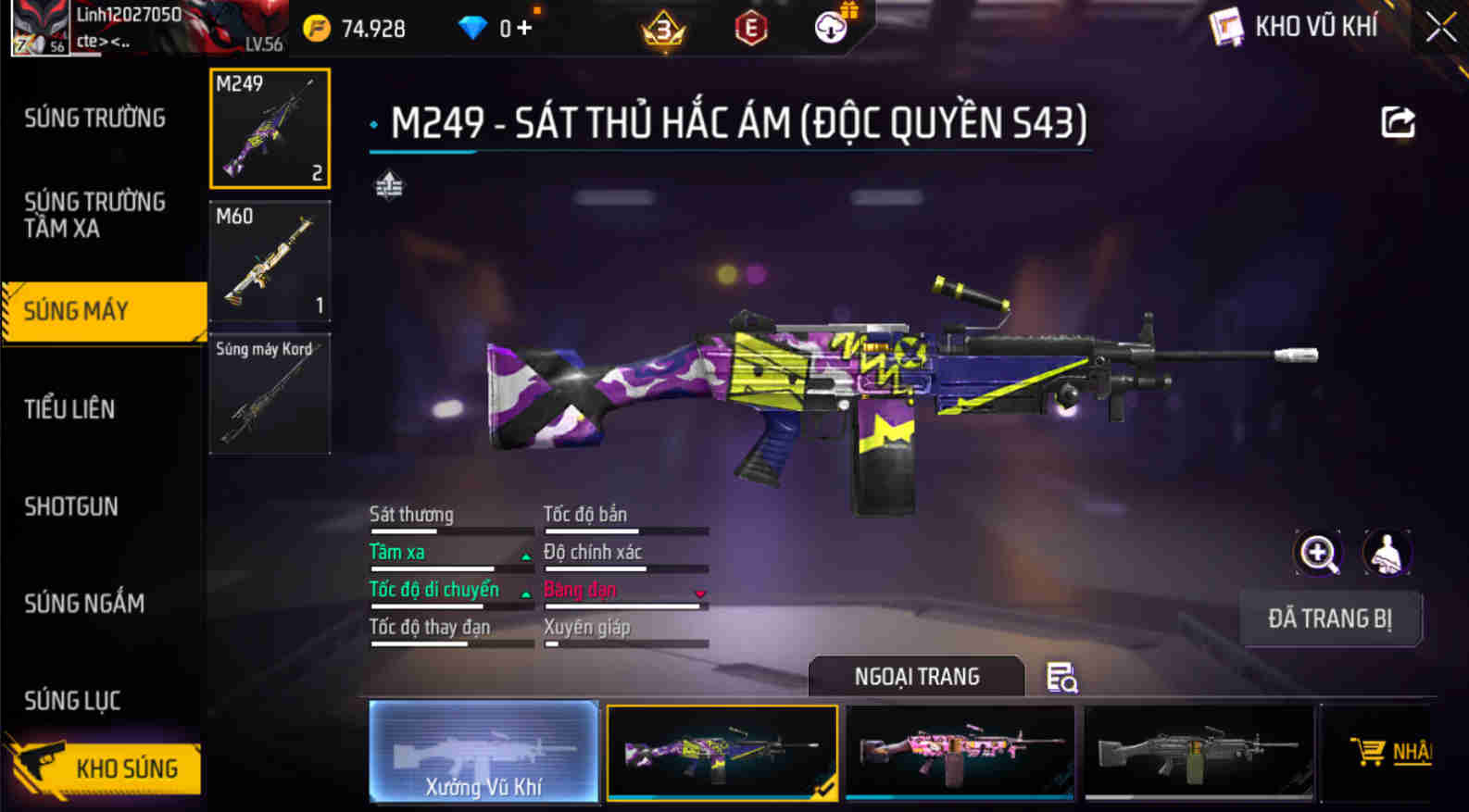Switch to the NGOẠI TRANG tab
The image size is (1469, 812).
coord(916,677)
